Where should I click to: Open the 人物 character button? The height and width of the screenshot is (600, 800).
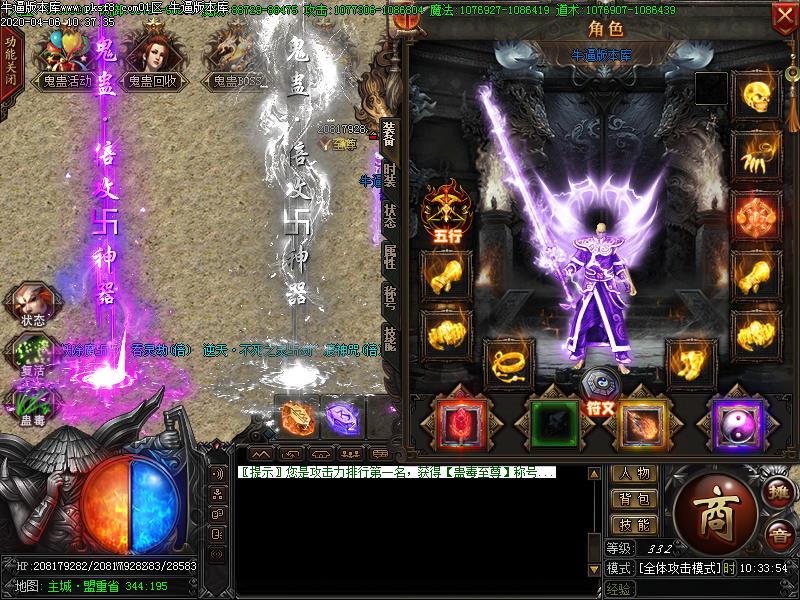click(634, 474)
